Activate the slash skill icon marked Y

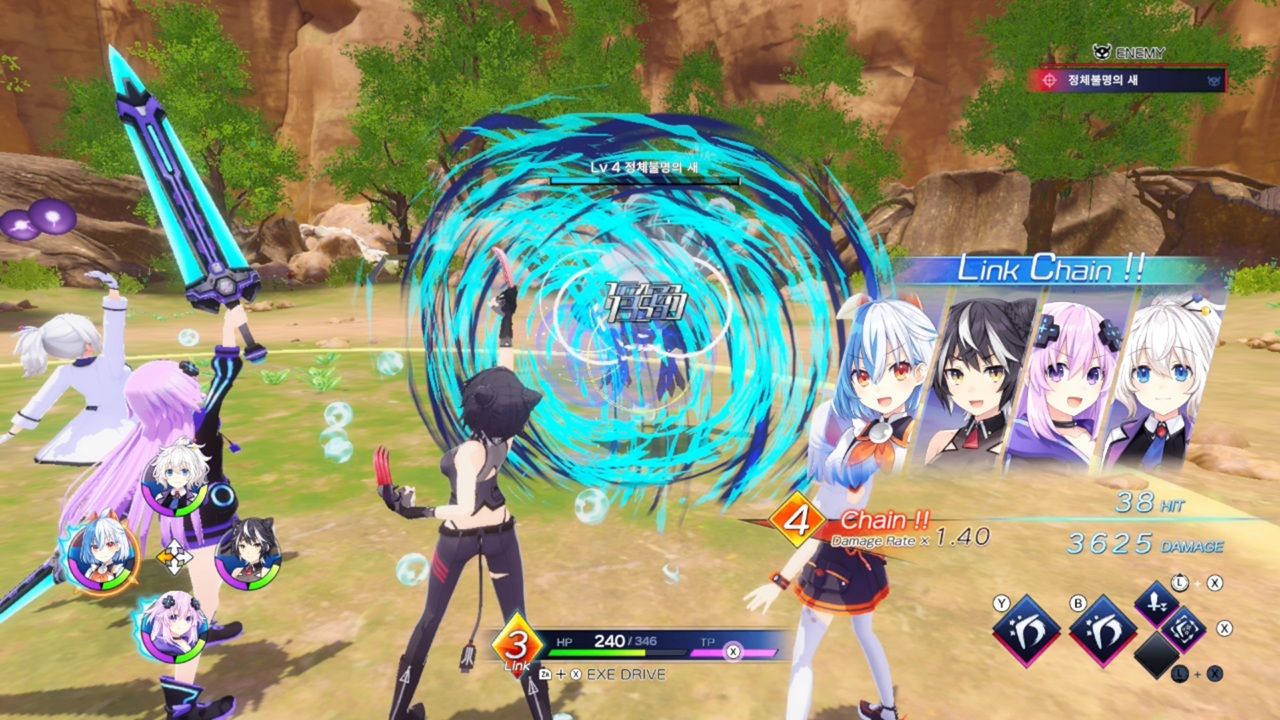1026,631
